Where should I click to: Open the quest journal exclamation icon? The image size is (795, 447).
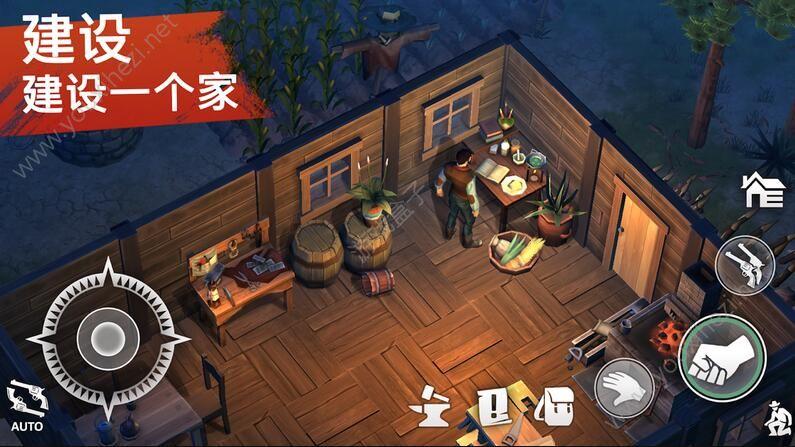(x=495, y=406)
